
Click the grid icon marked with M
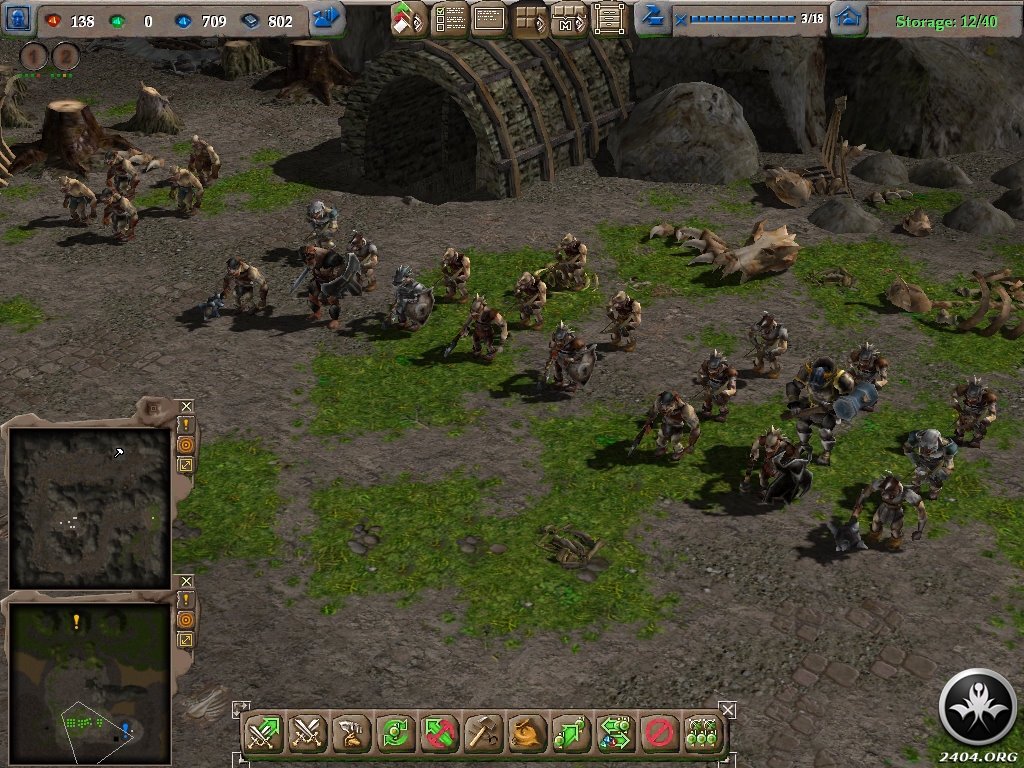point(568,19)
